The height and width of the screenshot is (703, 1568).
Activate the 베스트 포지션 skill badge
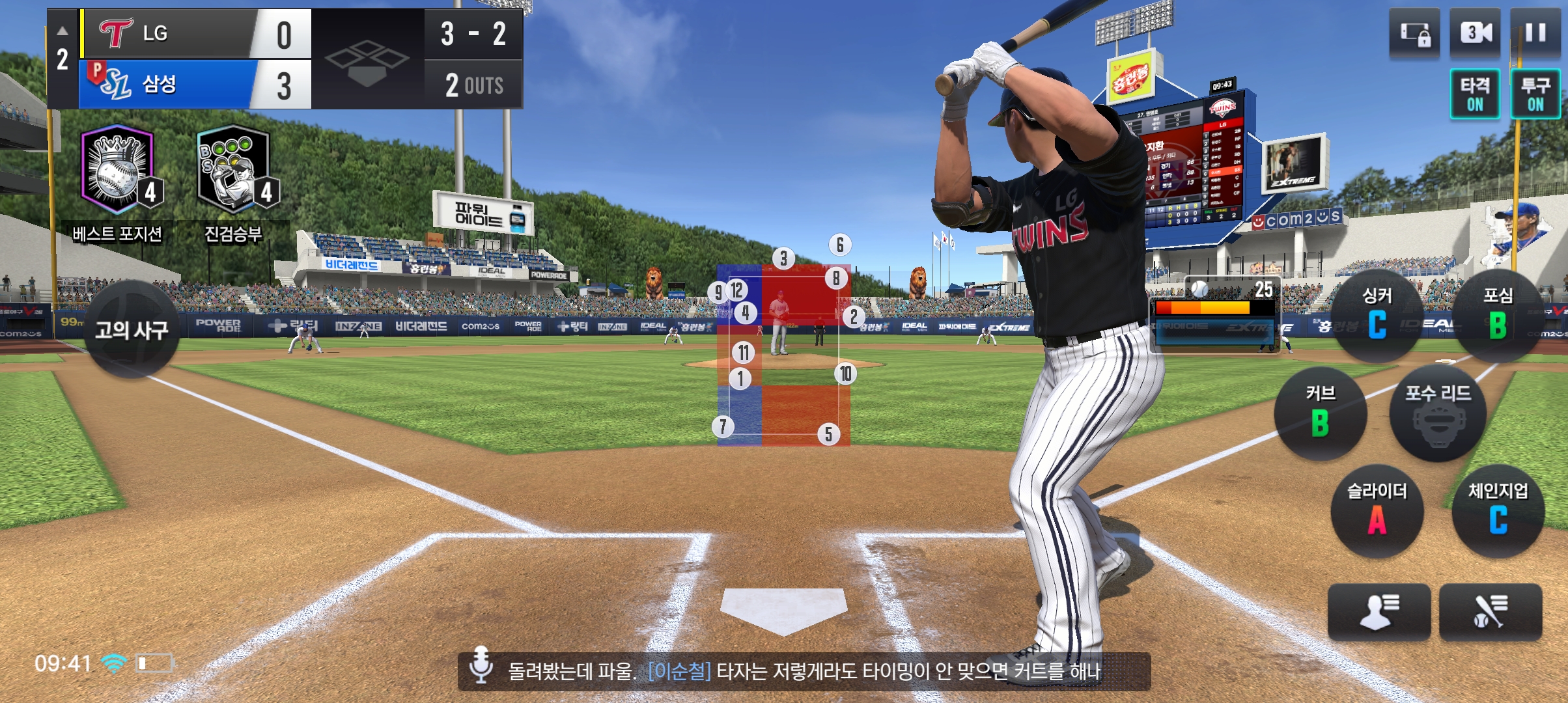click(x=117, y=172)
